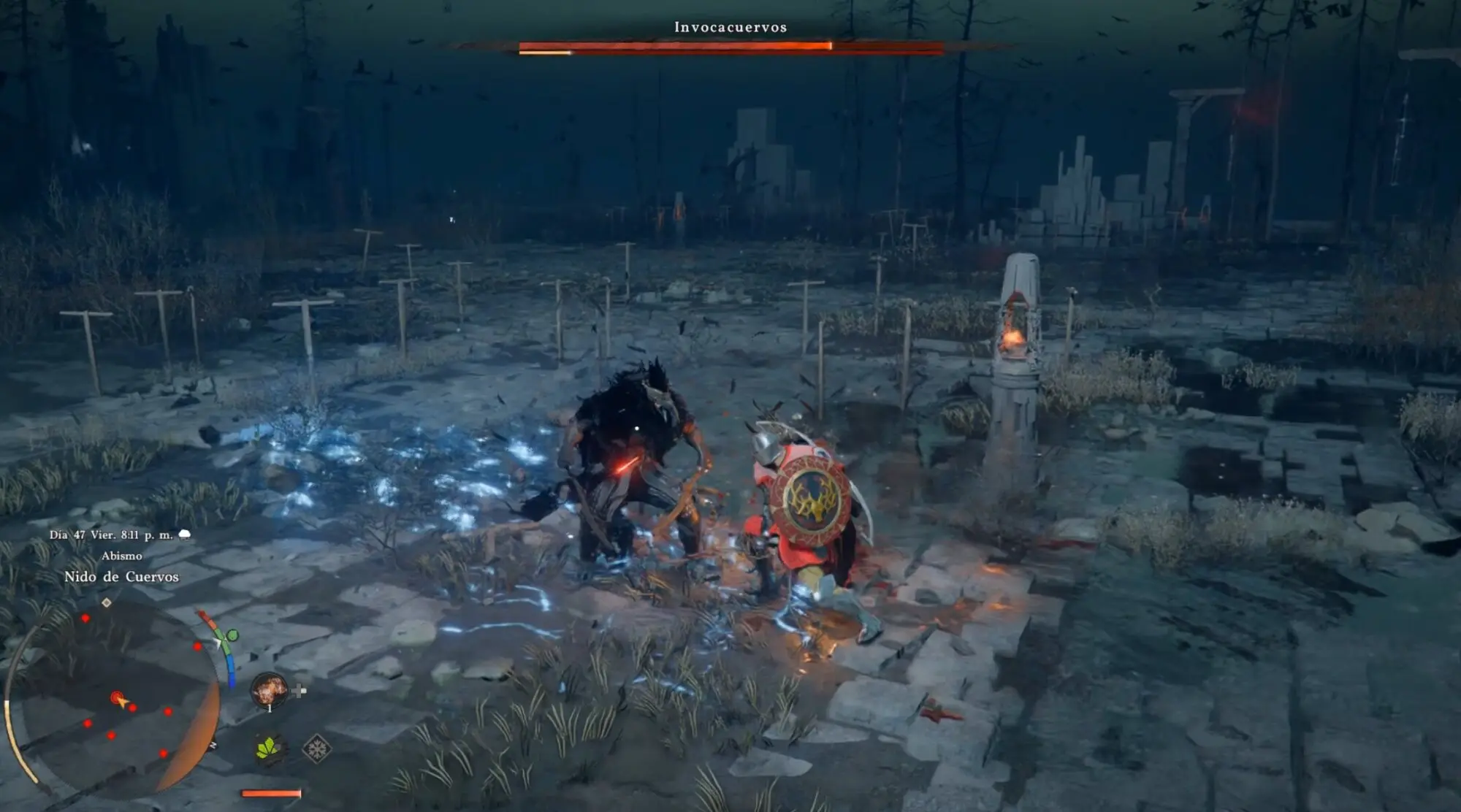The image size is (1461, 812).
Task: Click the diamond marker above the minimap
Action: pos(107,602)
